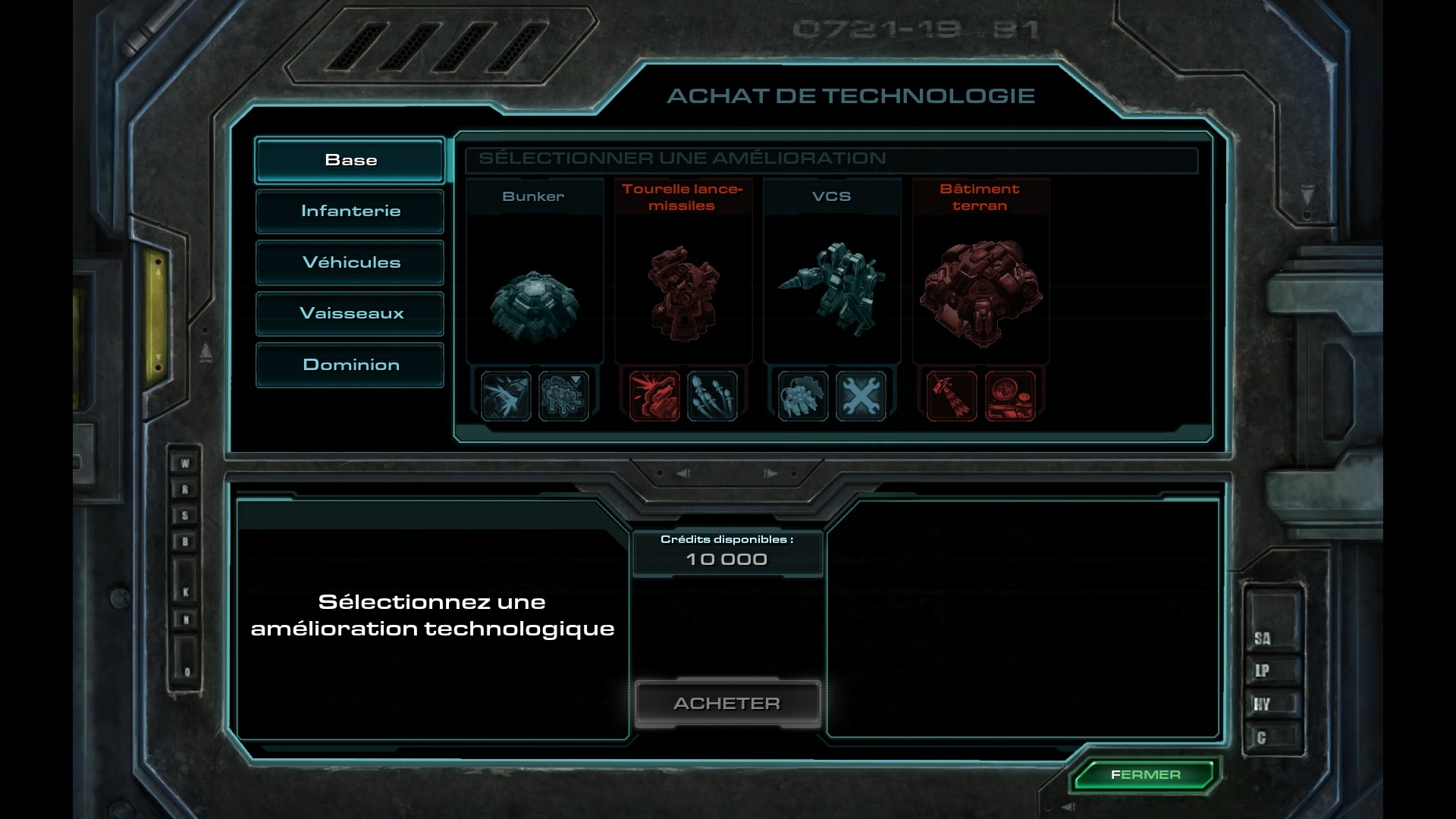The width and height of the screenshot is (1456, 819).
Task: Select the Bunker's first upgrade icon
Action: pos(506,395)
